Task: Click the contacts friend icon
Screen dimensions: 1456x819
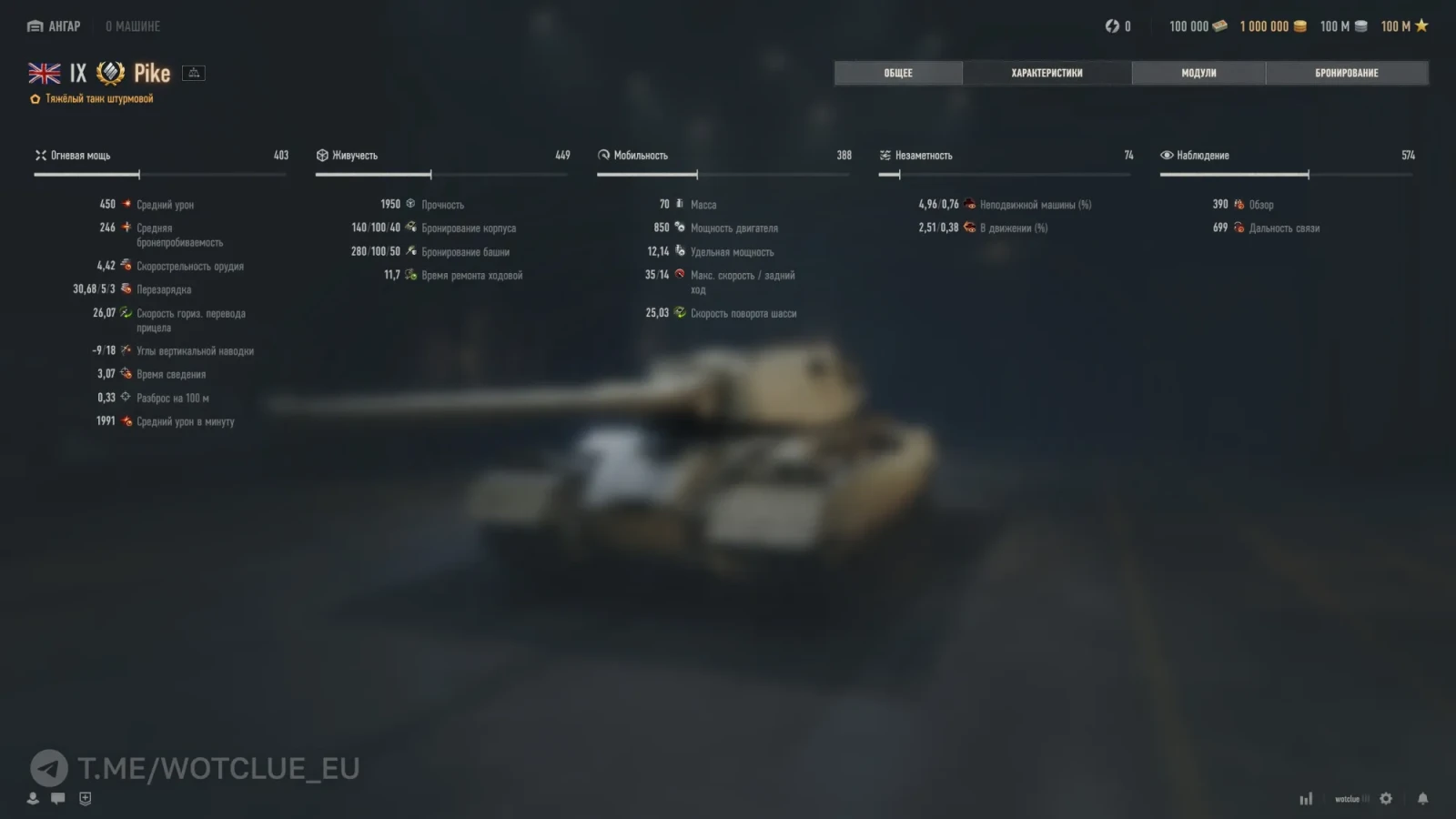Action: pos(33,798)
